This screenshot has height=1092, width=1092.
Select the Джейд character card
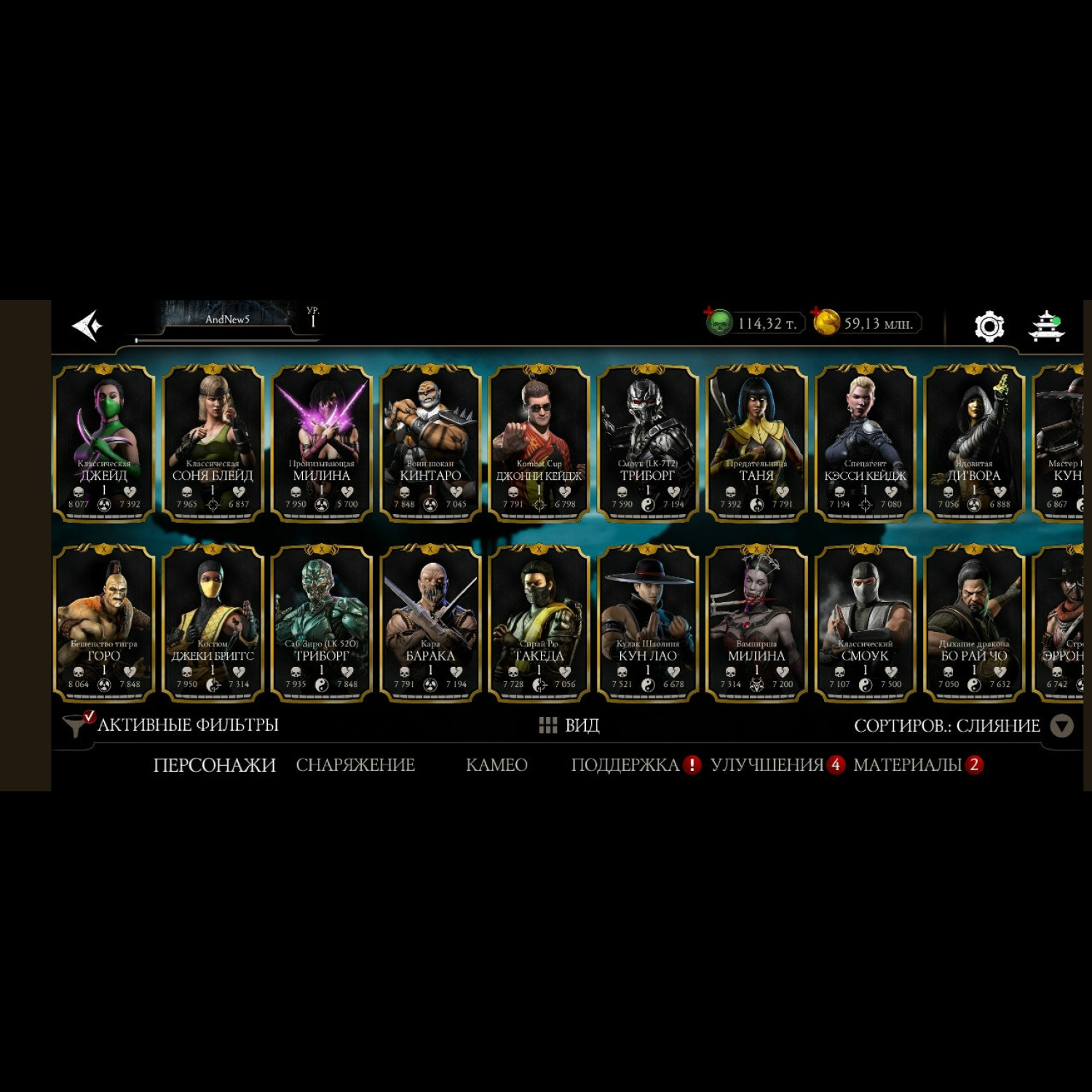104,443
